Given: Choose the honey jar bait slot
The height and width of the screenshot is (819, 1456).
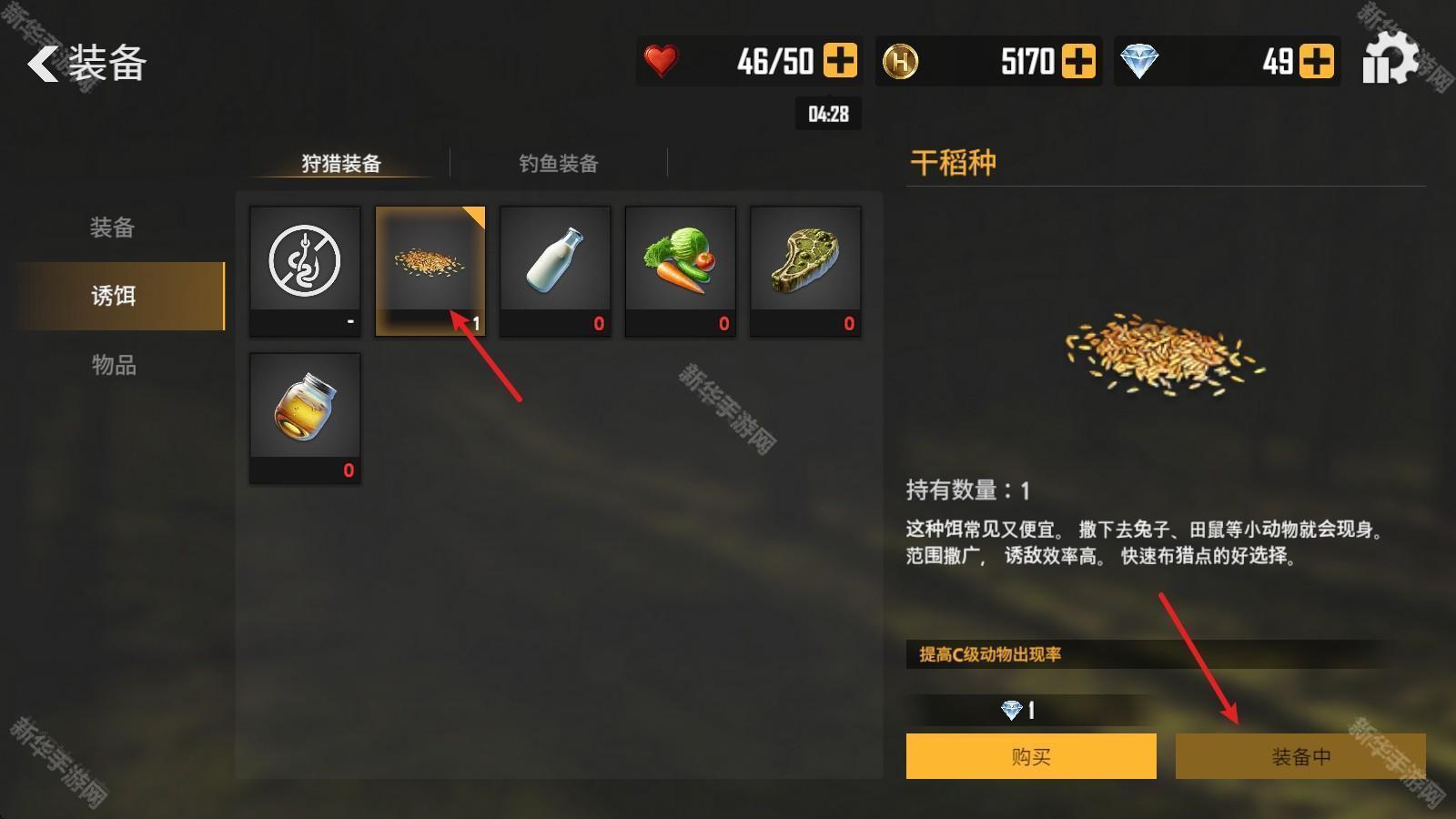Looking at the screenshot, I should click(305, 418).
